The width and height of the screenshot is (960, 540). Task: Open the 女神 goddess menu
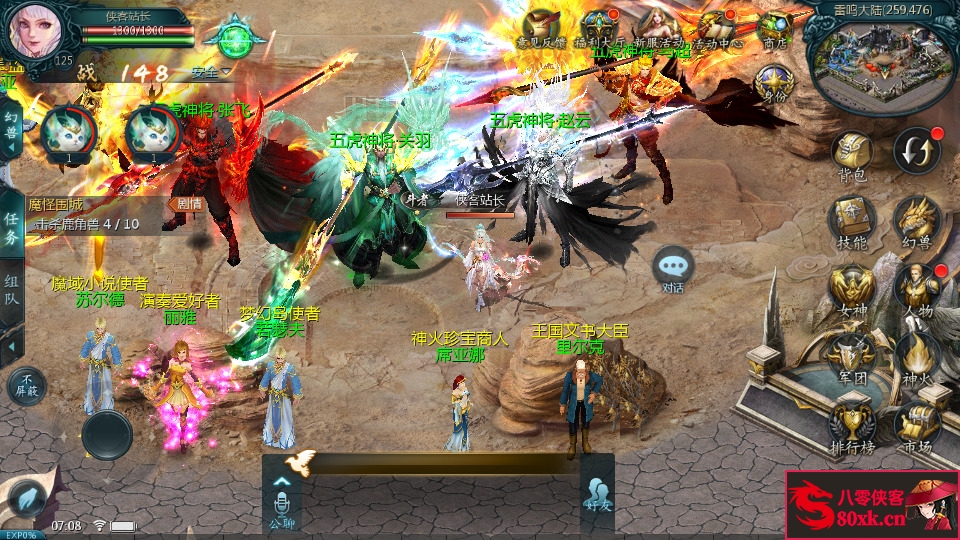(x=852, y=288)
